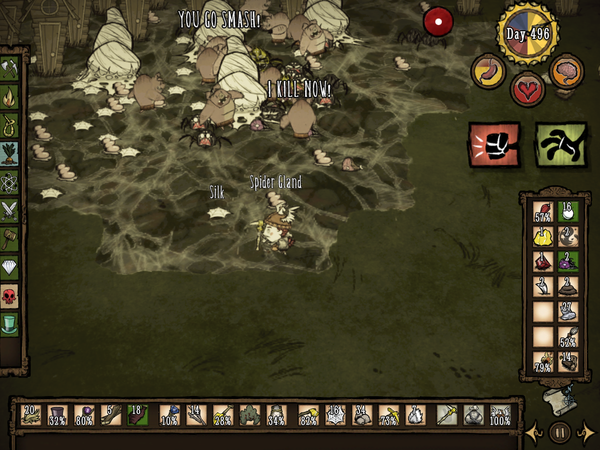Select the hotbar slot with count 20
The width and height of the screenshot is (600, 450).
[x=31, y=415]
